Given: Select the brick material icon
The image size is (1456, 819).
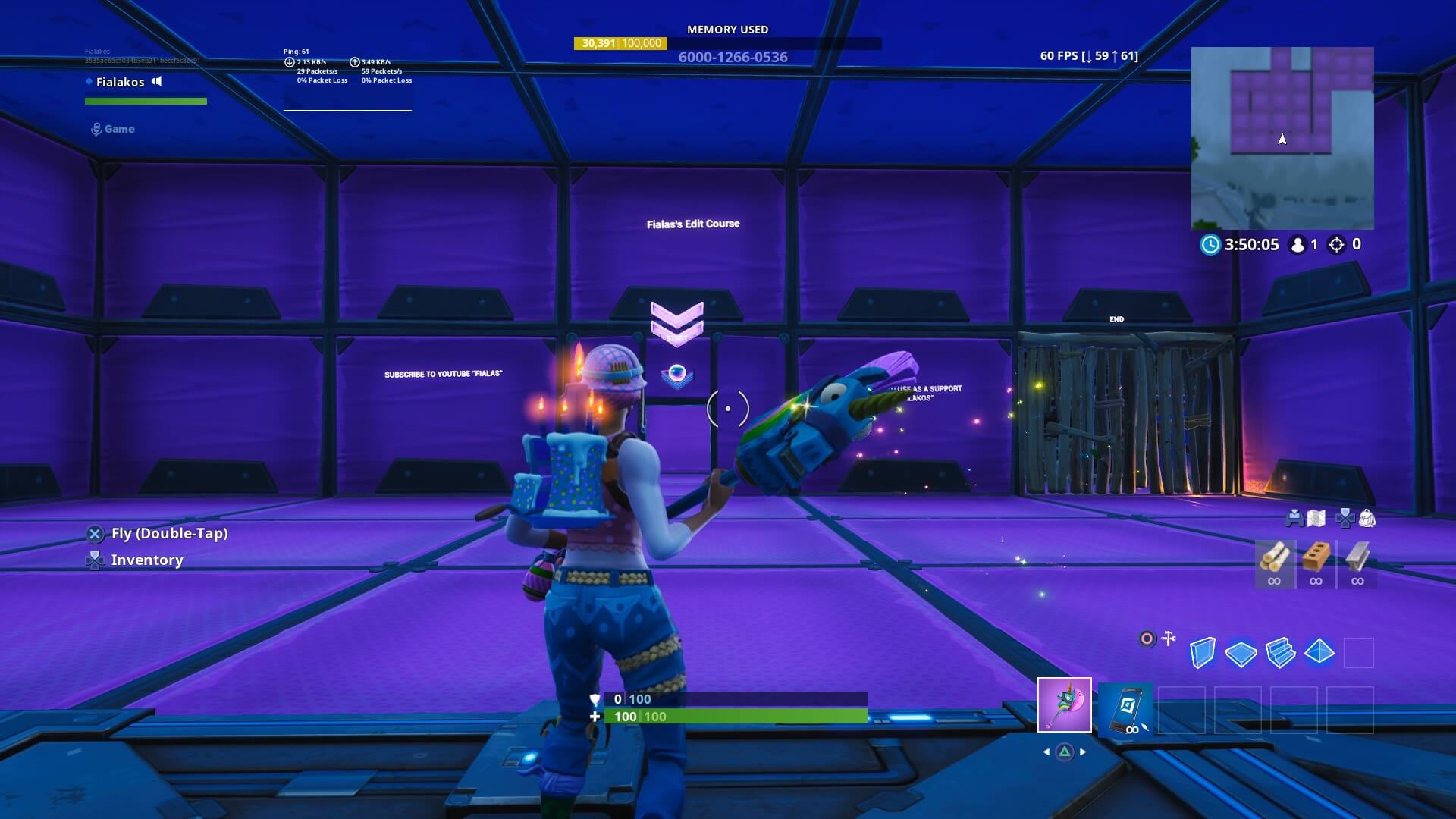Looking at the screenshot, I should (x=1315, y=561).
